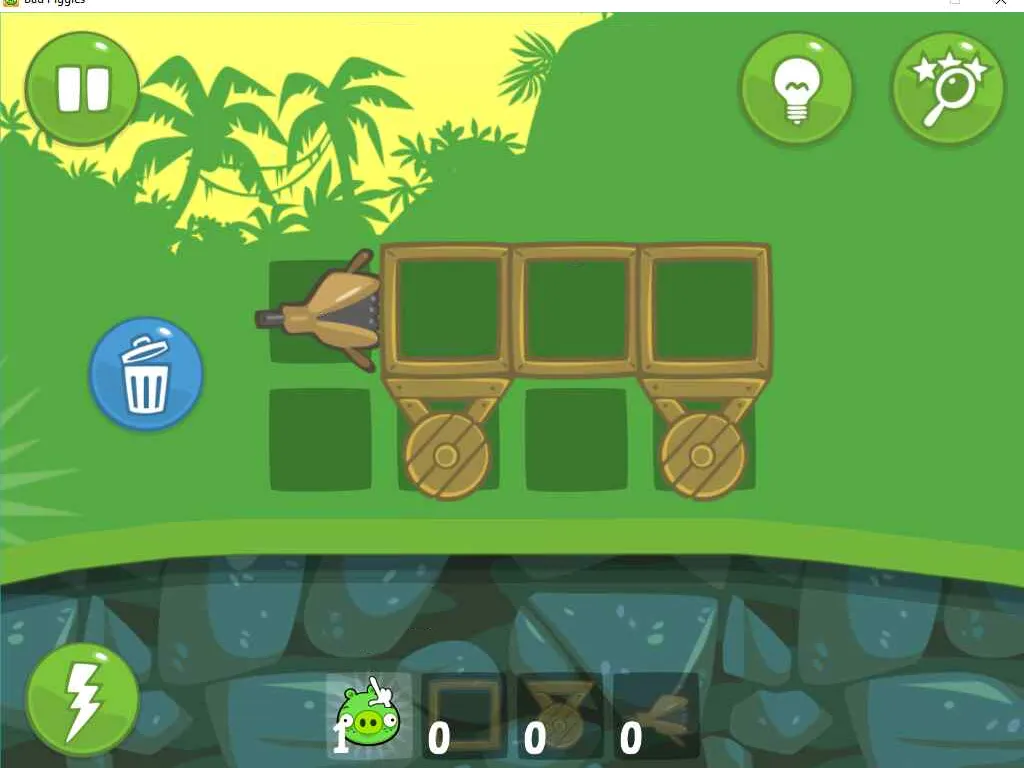
Task: Activate the lightning bolt power button
Action: tap(82, 699)
